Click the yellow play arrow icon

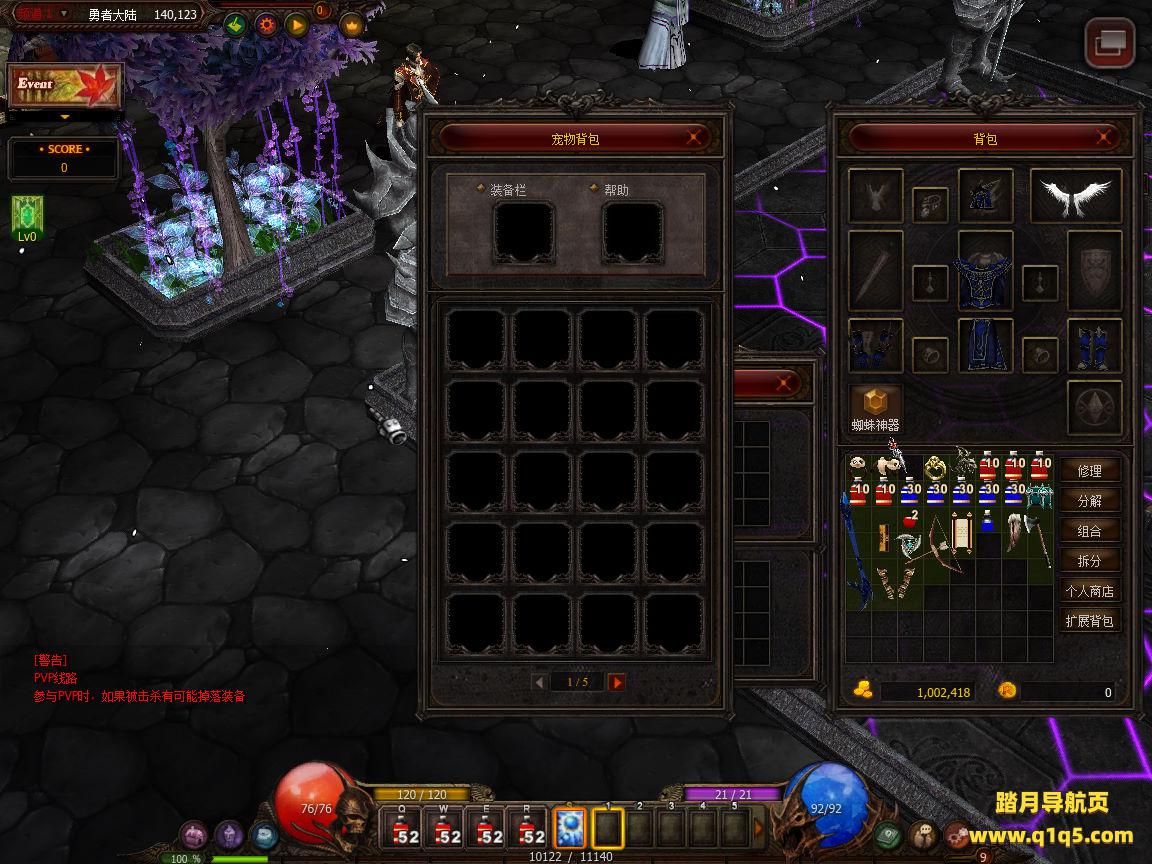point(296,25)
